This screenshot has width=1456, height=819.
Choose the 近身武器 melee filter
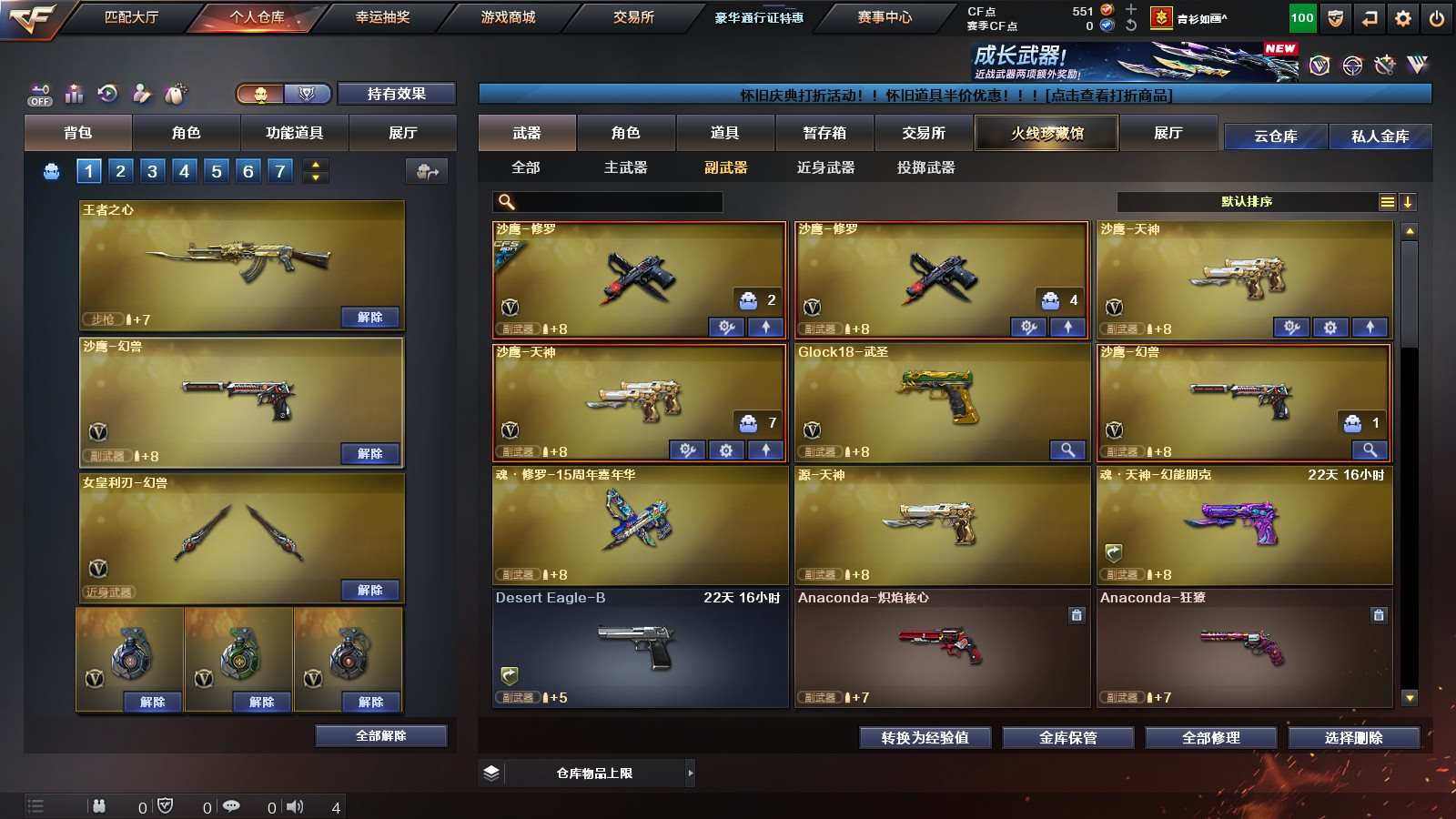point(825,167)
